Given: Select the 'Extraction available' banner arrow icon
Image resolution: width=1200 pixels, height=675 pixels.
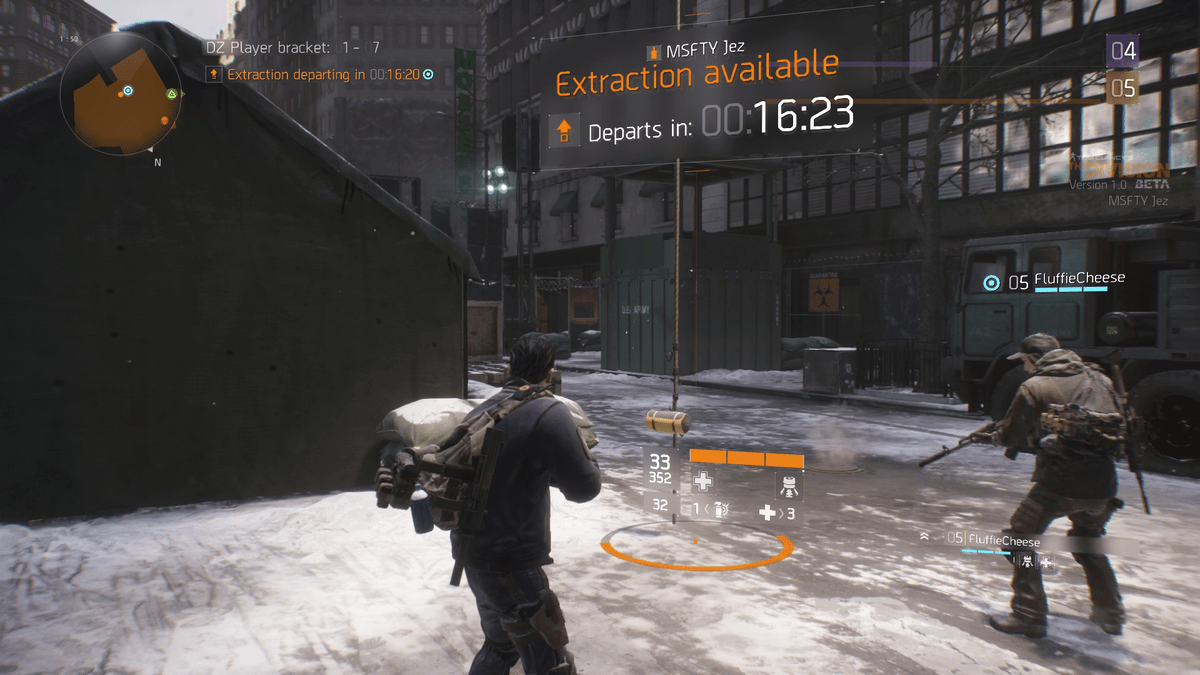Looking at the screenshot, I should [564, 130].
